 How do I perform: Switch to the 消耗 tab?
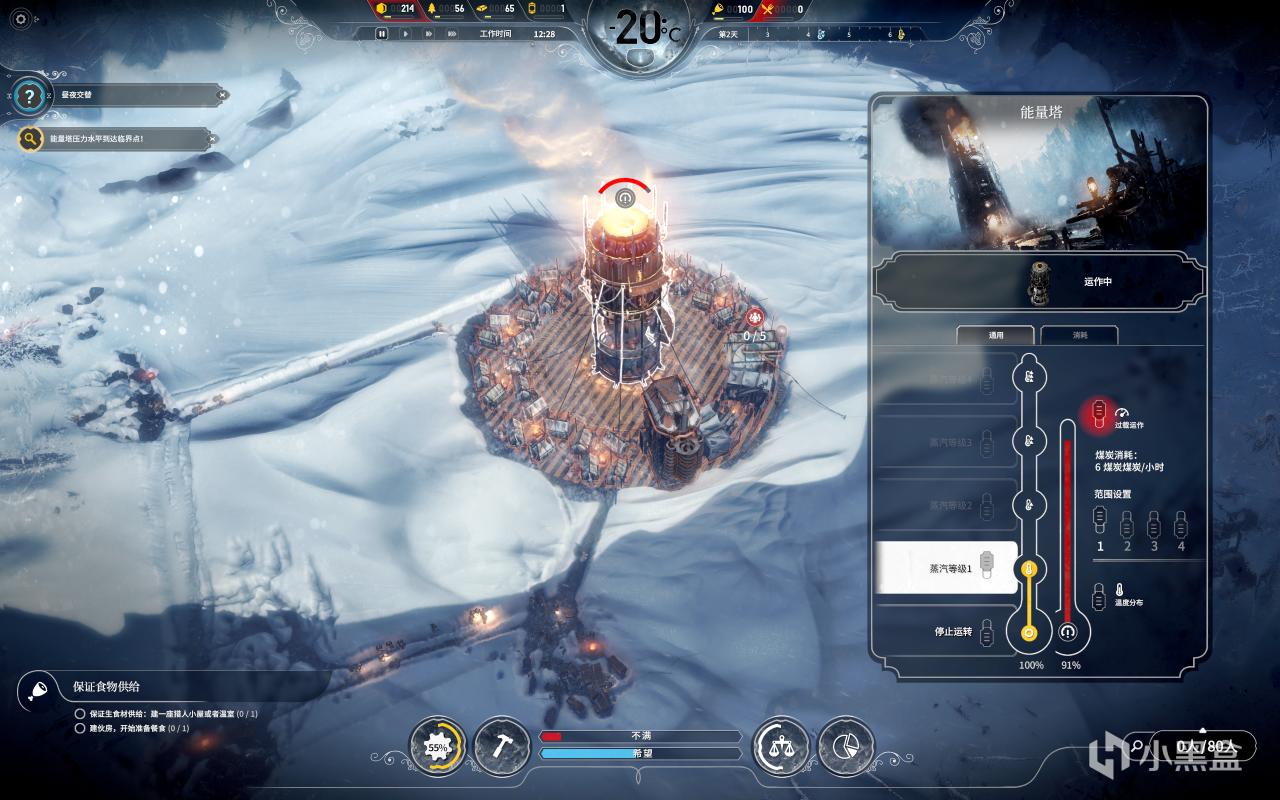pyautogui.click(x=1079, y=335)
